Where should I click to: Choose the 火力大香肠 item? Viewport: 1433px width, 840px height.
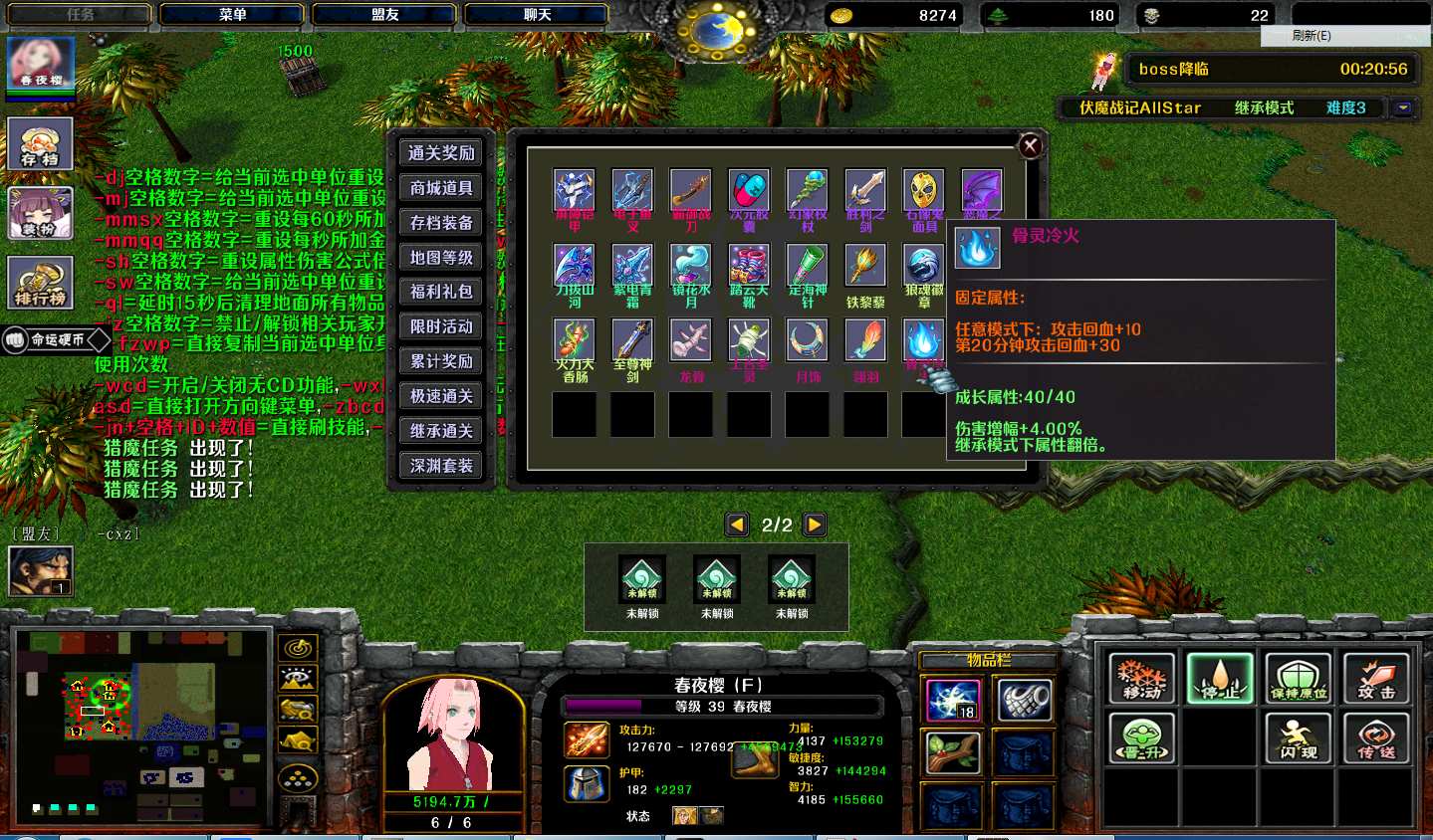(x=575, y=340)
